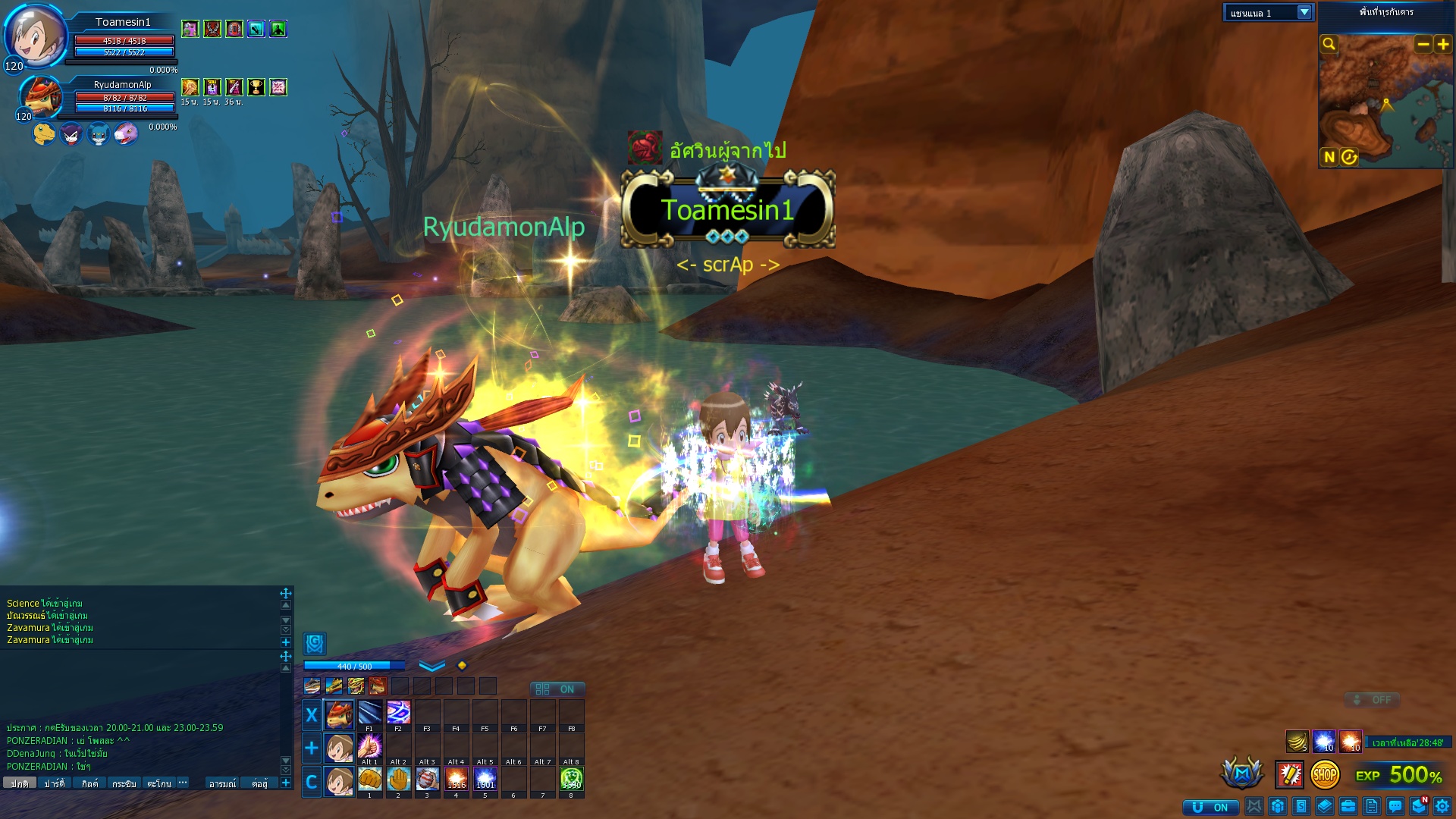The image size is (1456, 819).
Task: Switch to the ปาร์ตี้ party chat tab
Action: 55,783
